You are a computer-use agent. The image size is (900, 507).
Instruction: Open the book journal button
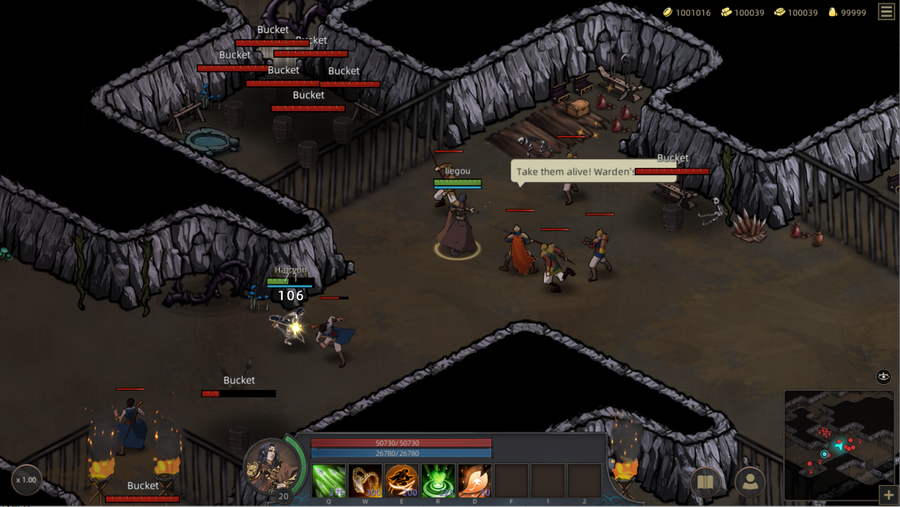point(706,482)
